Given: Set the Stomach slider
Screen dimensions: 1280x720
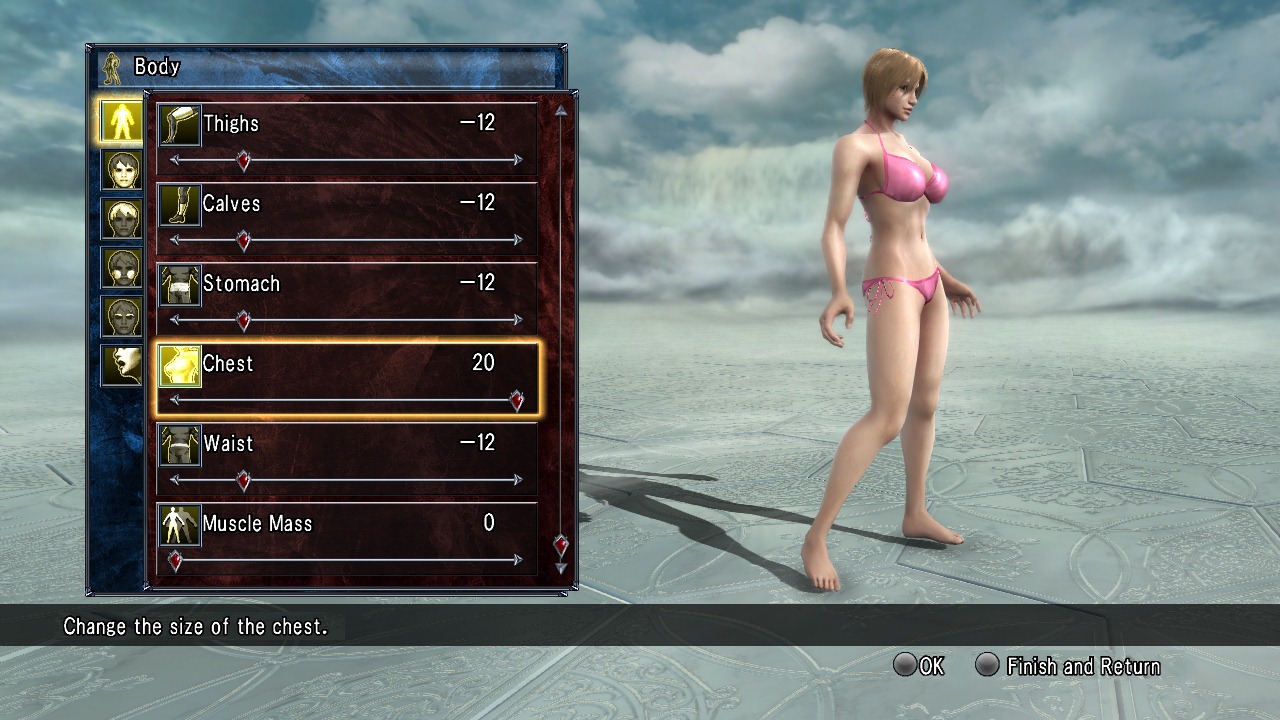Looking at the screenshot, I should pyautogui.click(x=243, y=320).
